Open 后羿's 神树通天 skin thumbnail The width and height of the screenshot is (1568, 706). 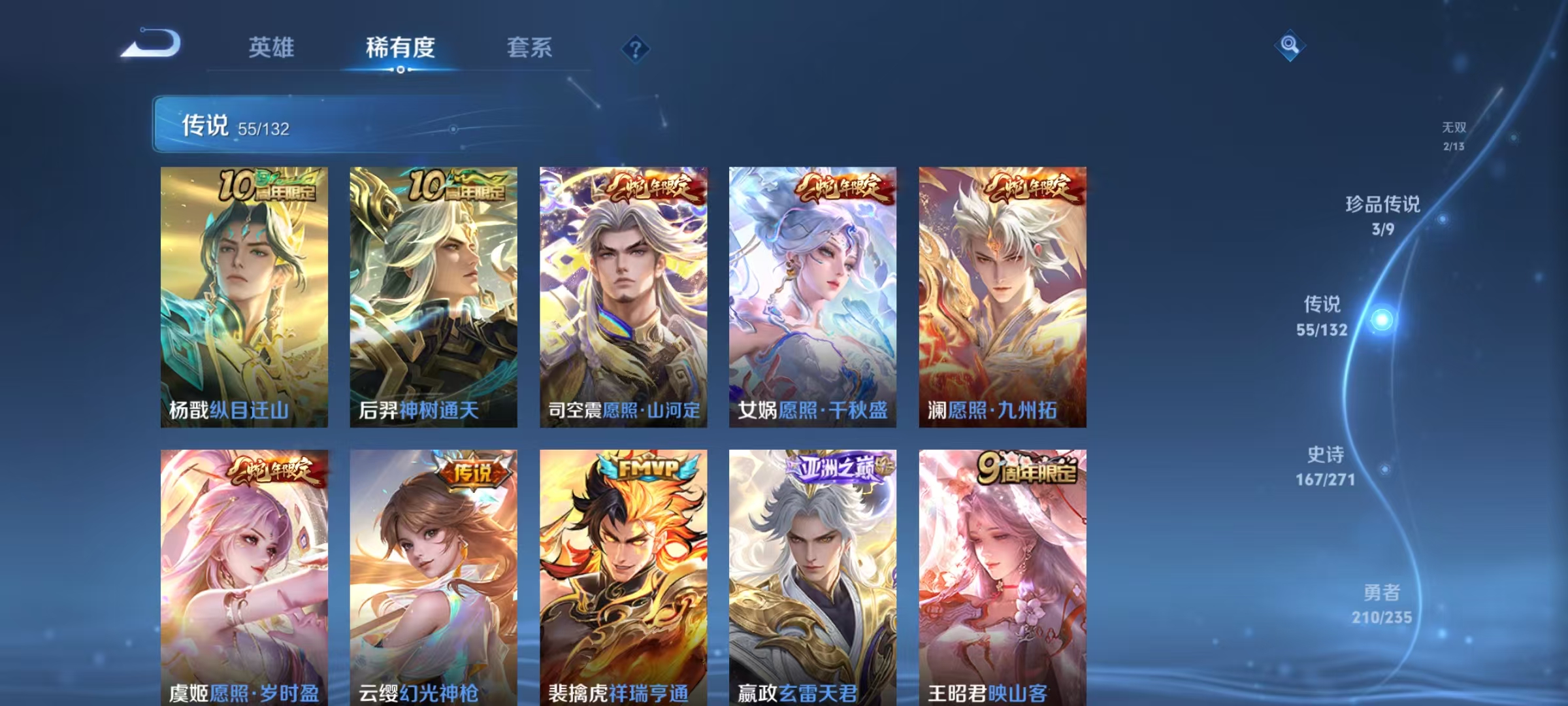coord(433,294)
